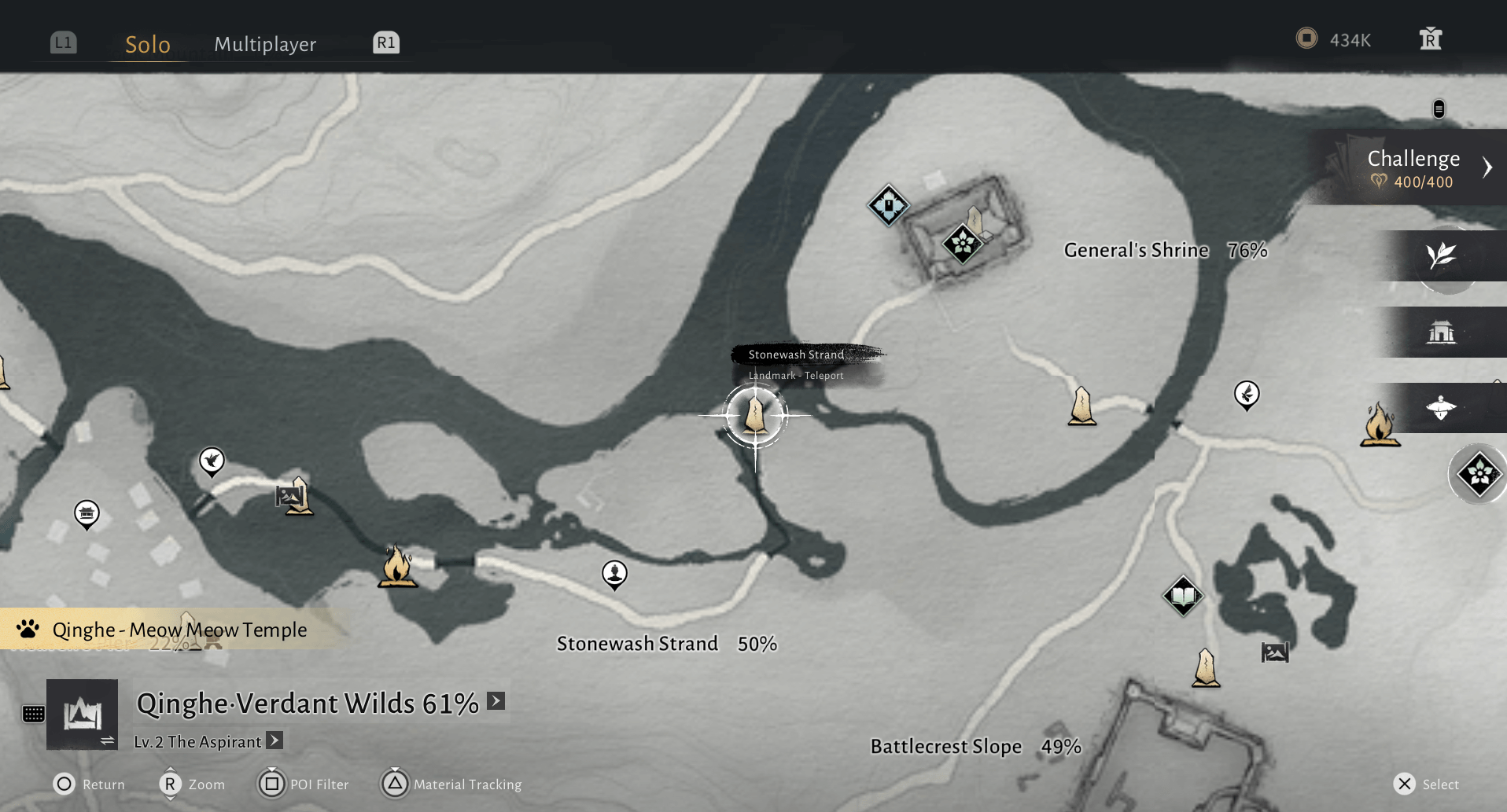
Task: Open Lv.2 The Aspirant details
Action: (x=275, y=740)
